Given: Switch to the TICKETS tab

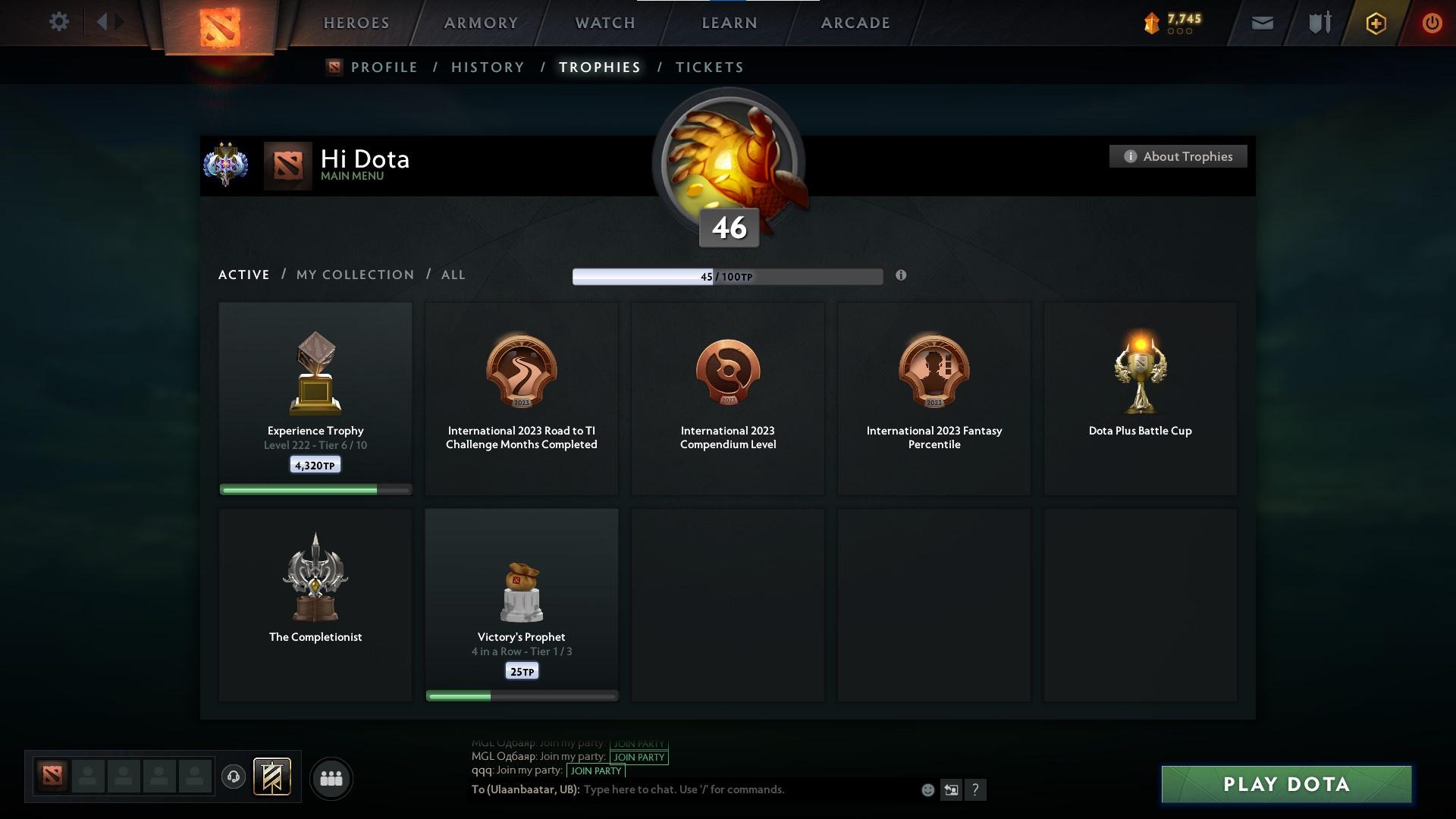Looking at the screenshot, I should click(x=708, y=67).
